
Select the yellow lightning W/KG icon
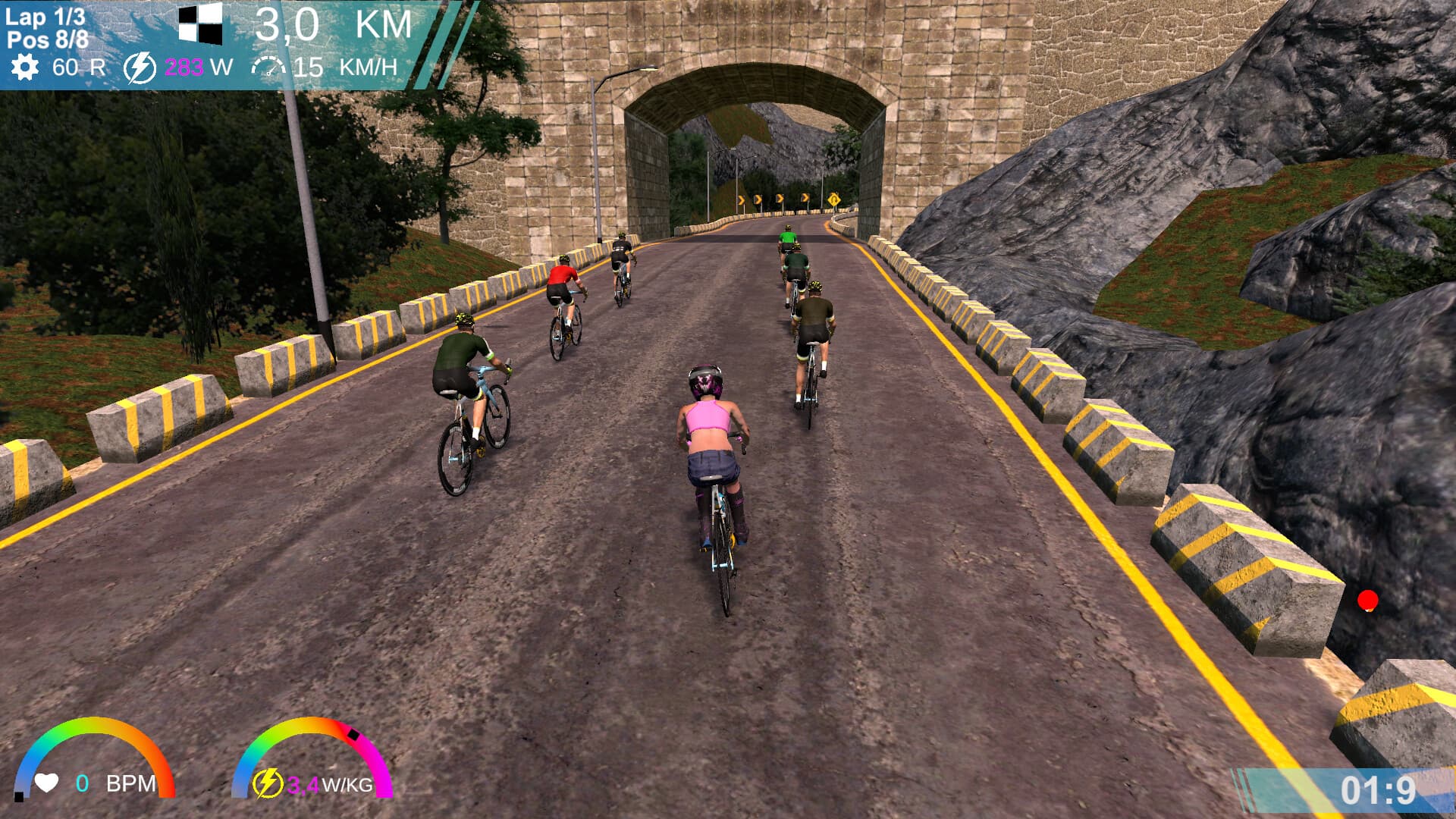[268, 783]
